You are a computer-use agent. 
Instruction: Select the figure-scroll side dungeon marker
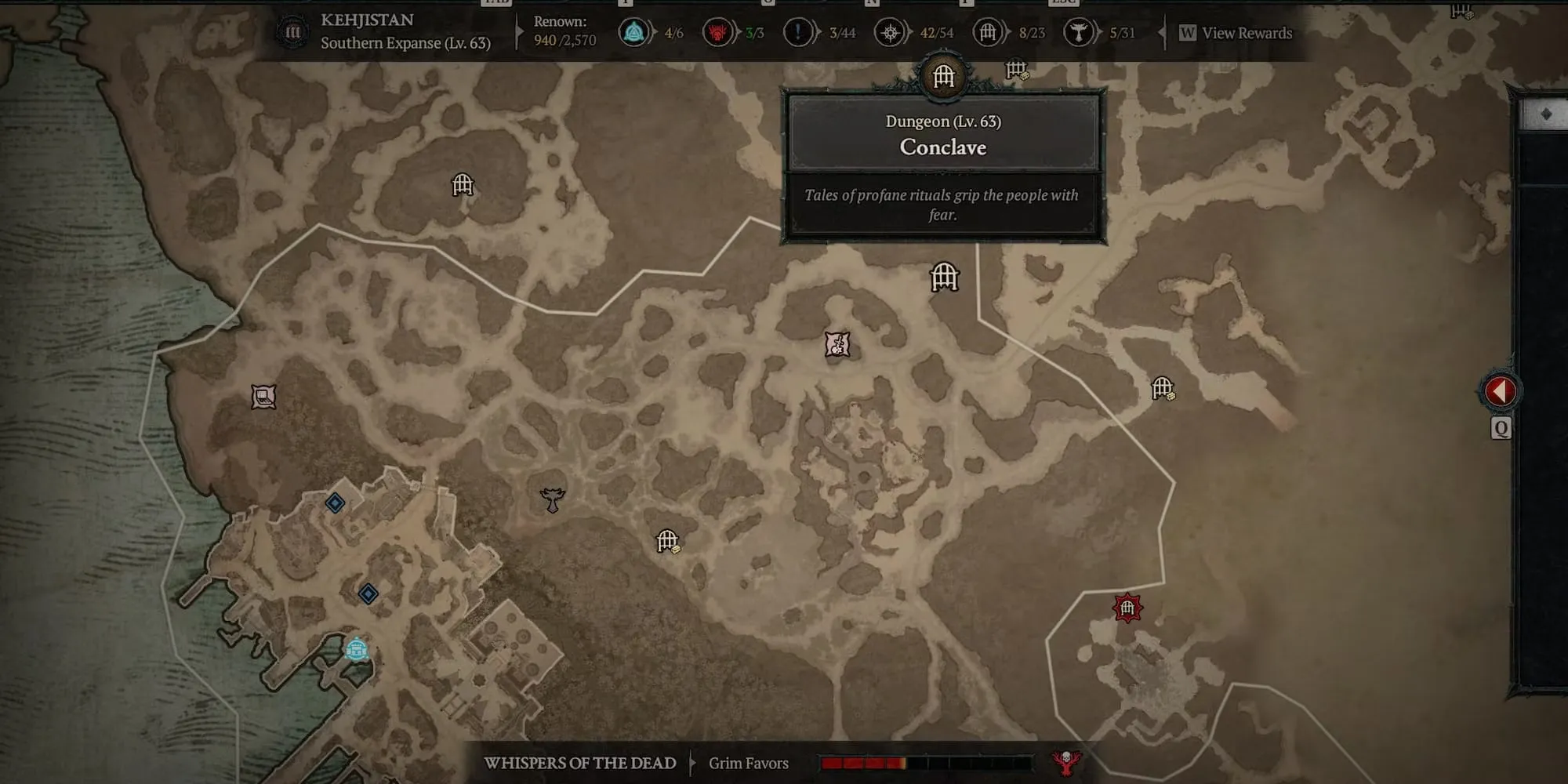[837, 344]
